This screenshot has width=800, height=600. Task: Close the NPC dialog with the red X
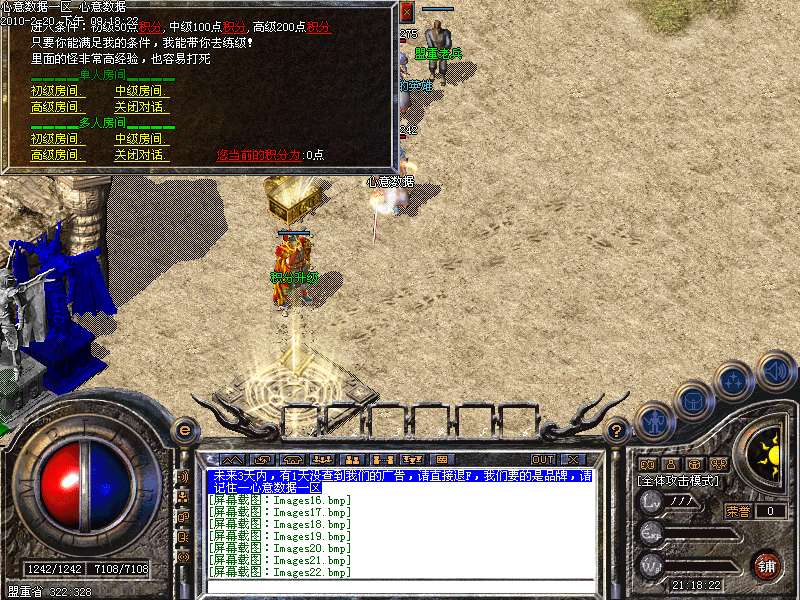point(406,12)
